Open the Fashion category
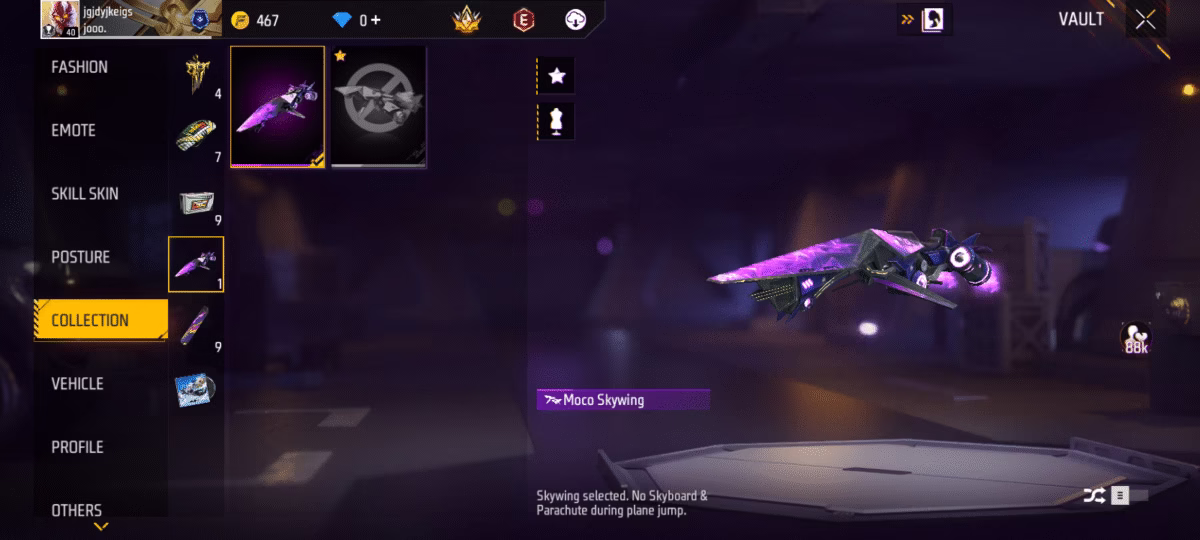The image size is (1200, 540). point(80,67)
